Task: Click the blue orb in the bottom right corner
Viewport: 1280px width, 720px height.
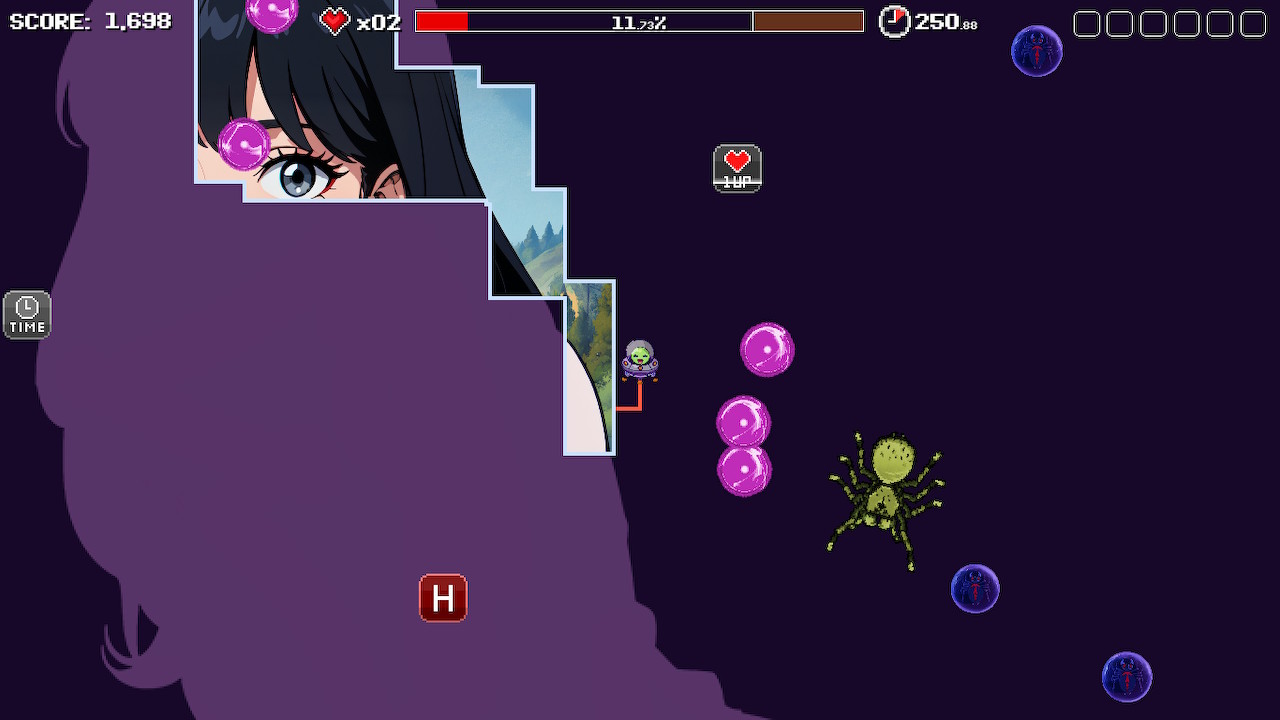Action: (x=1126, y=676)
